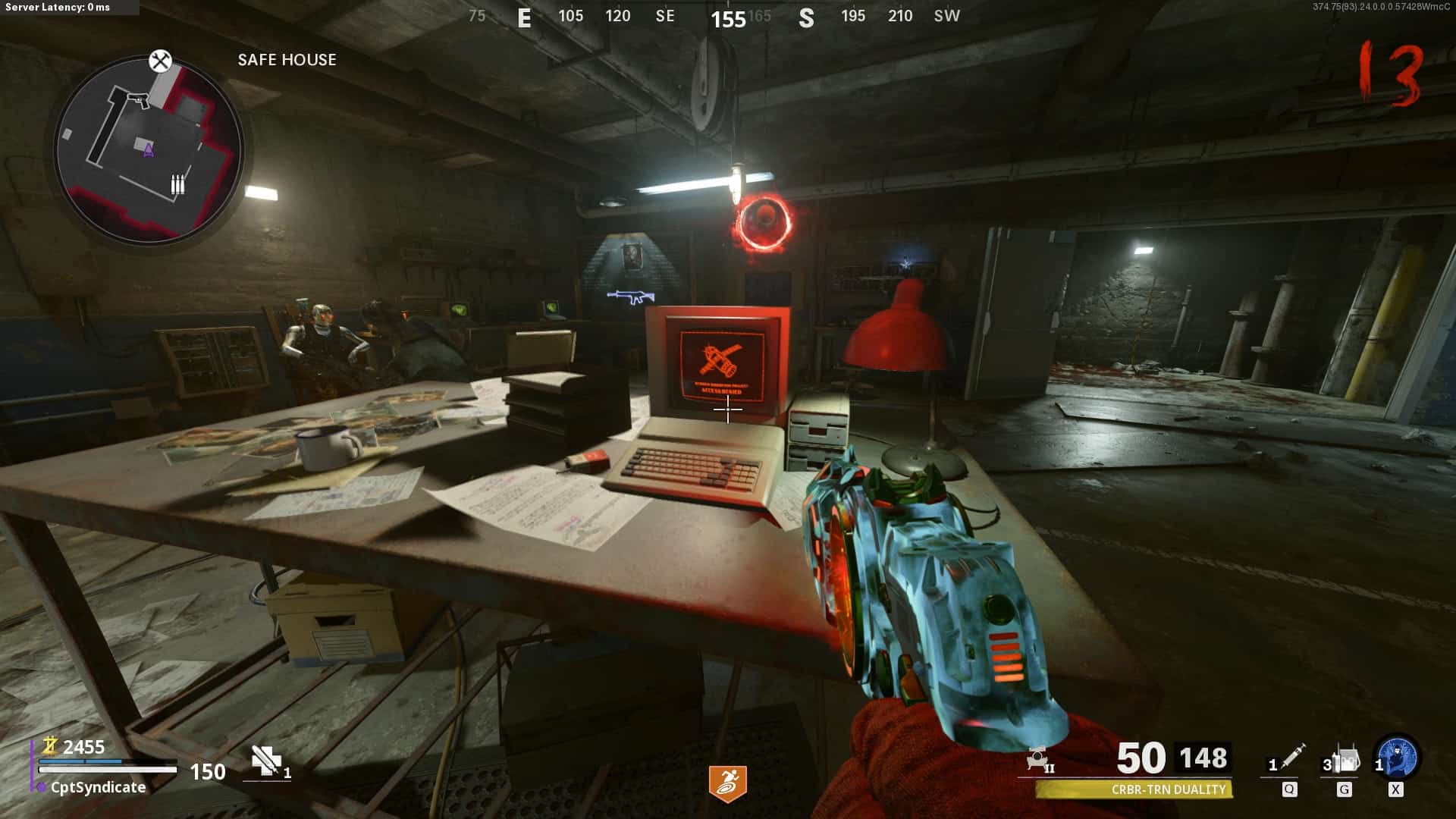Click the self-revive syringe cross icon
The image size is (1456, 819).
(x=266, y=761)
